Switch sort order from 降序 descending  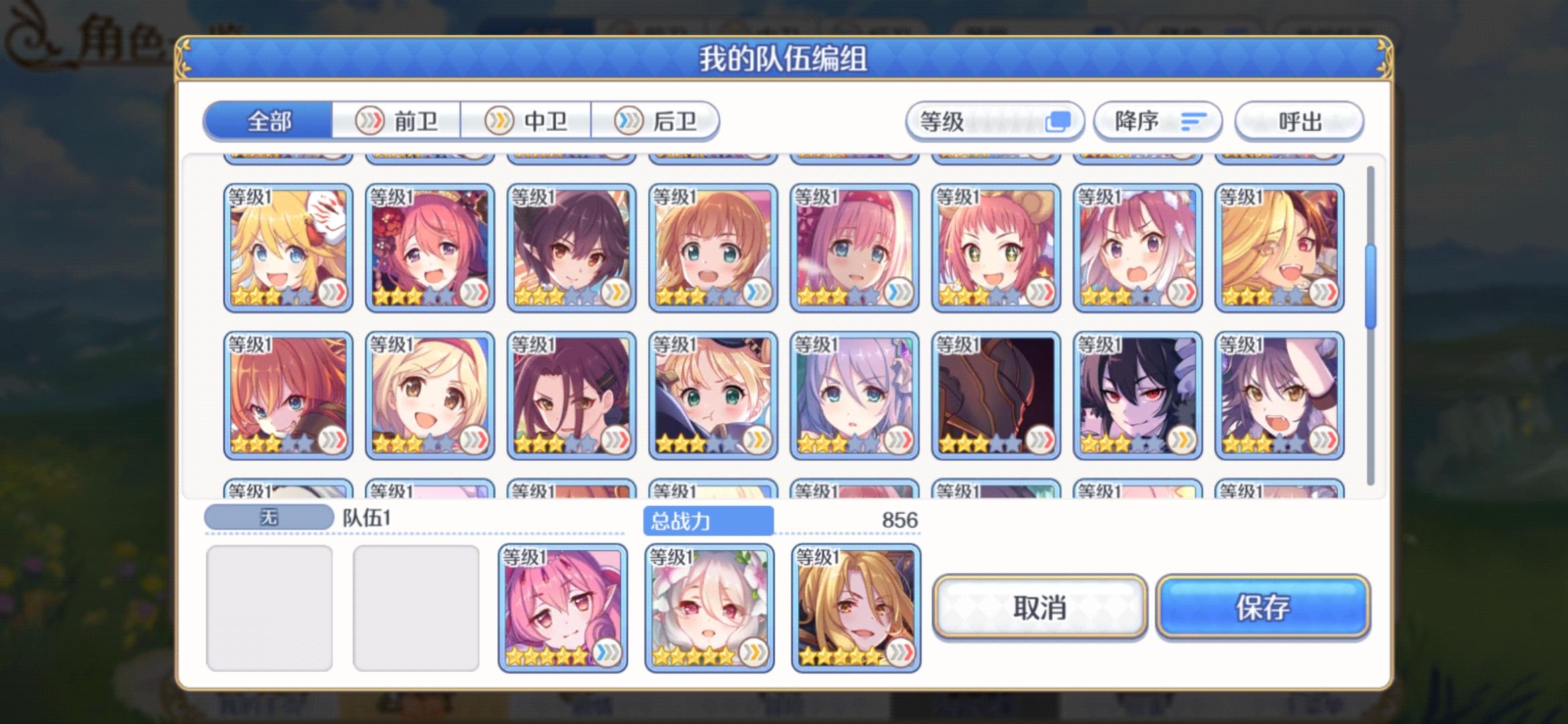pyautogui.click(x=1156, y=121)
